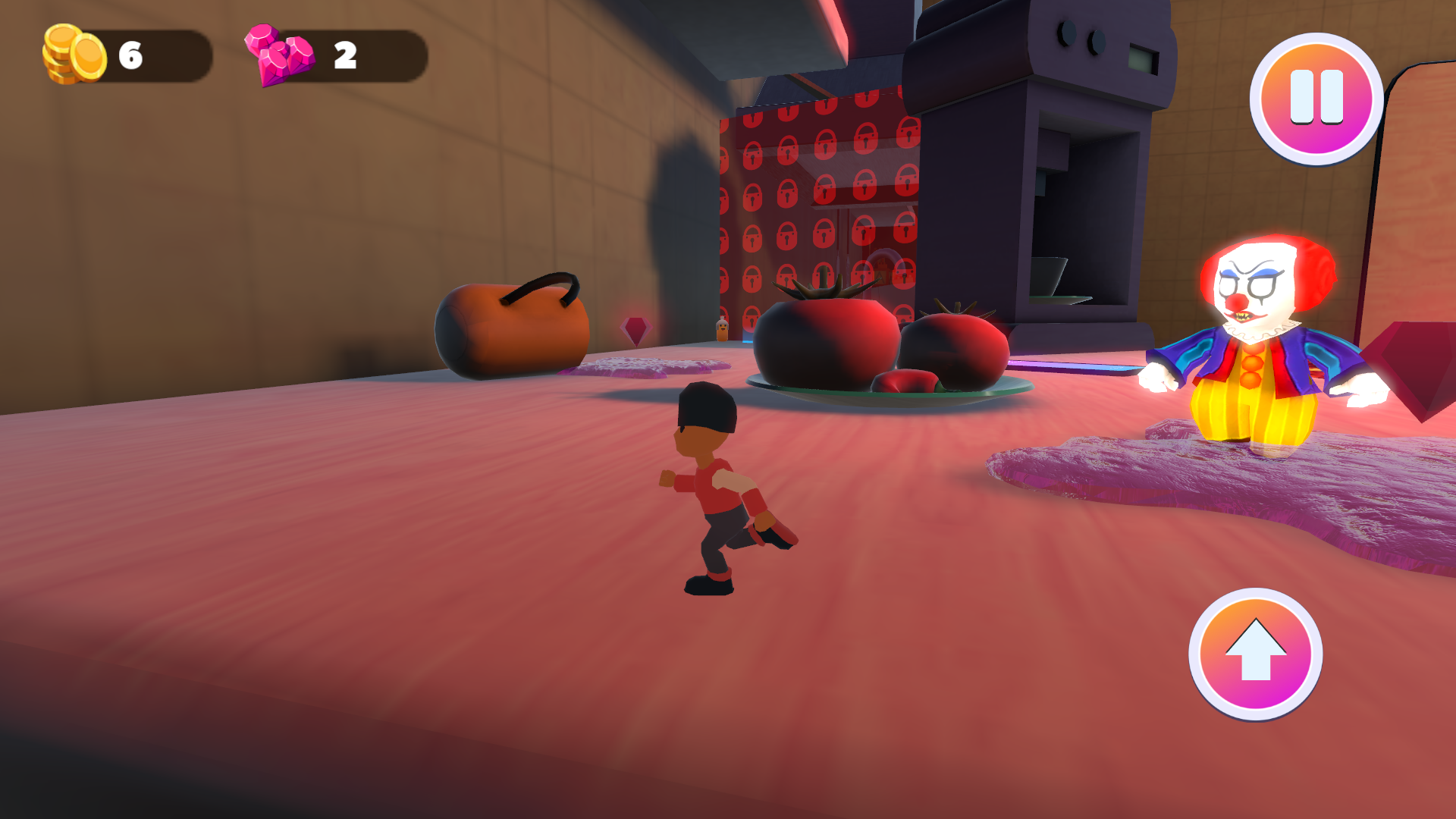Screen dimensions: 1456x819
Task: Tap the pink gems icon in the HUD
Action: click(x=277, y=53)
